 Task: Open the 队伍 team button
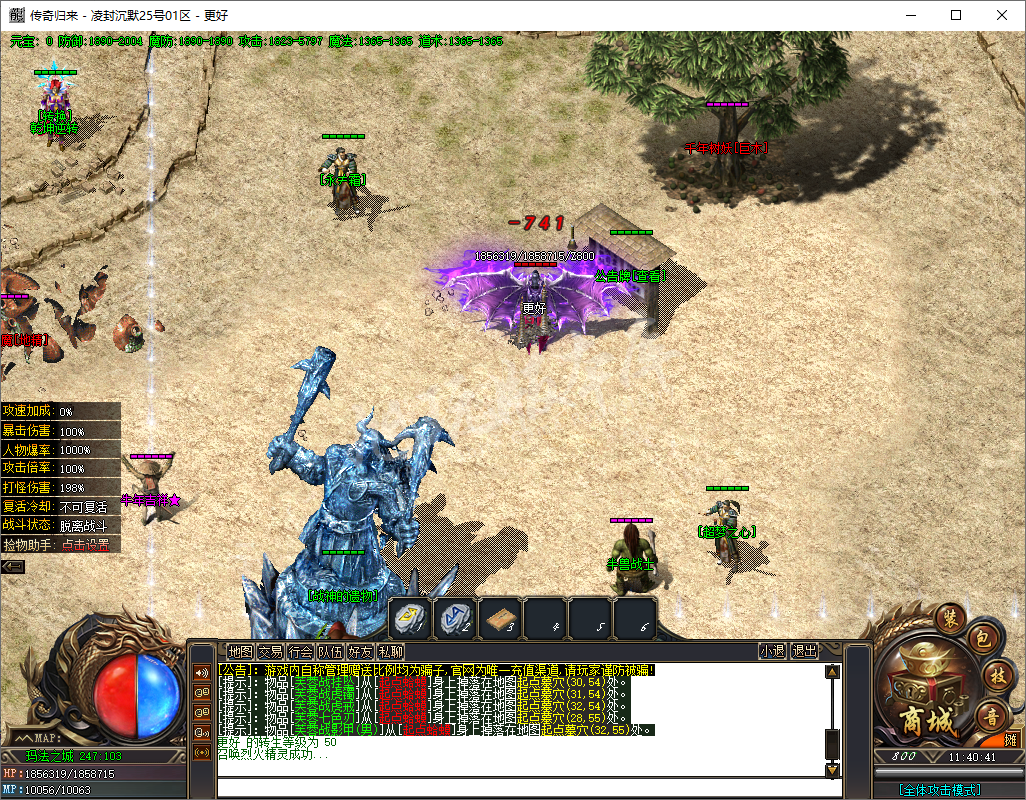coord(330,651)
